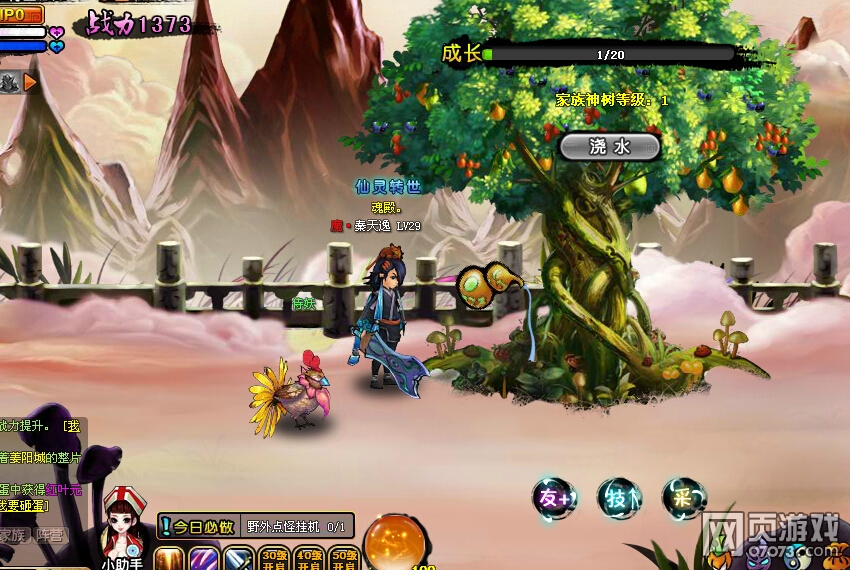Select the 野外点怪挂机 0/1 task entry
Viewport: 850px width, 570px height.
coord(297,526)
